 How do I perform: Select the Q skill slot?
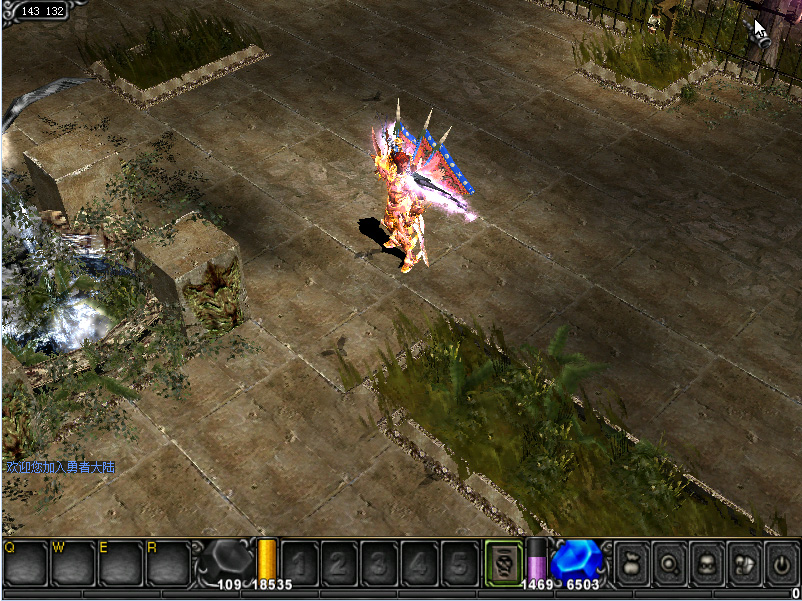click(25, 563)
